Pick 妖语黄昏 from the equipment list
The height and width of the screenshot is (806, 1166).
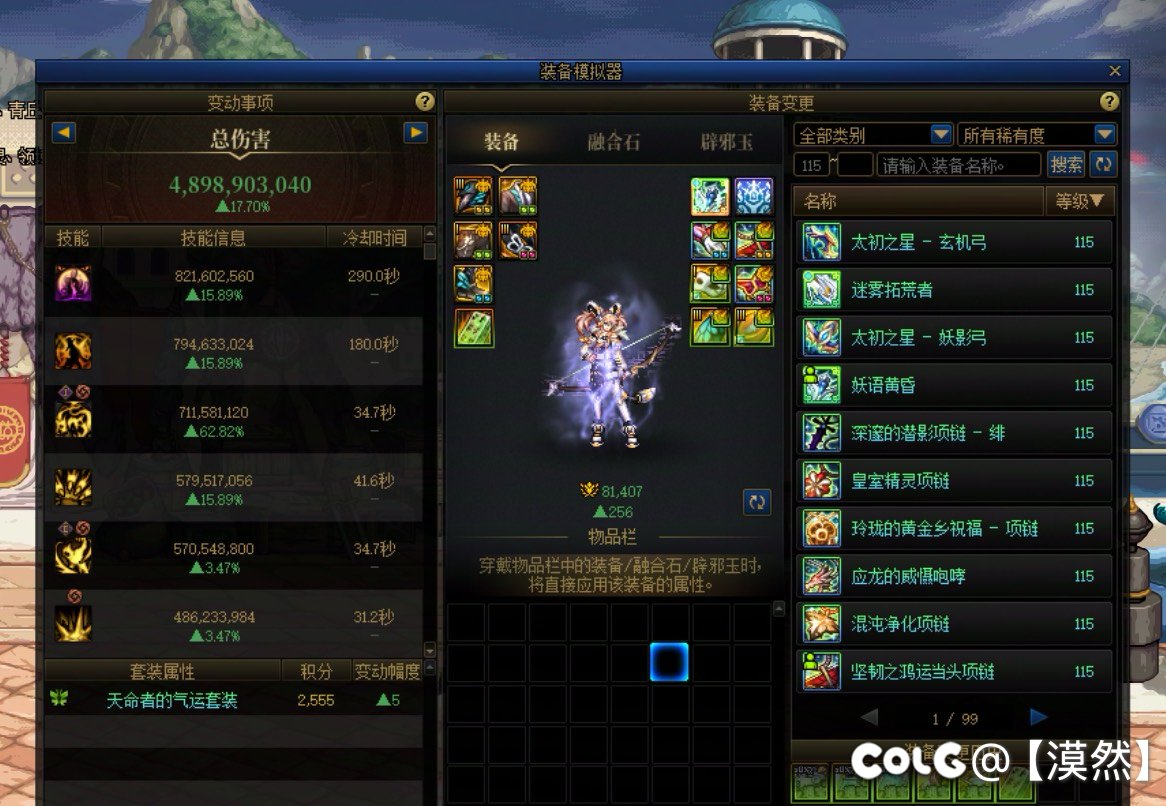tap(955, 385)
